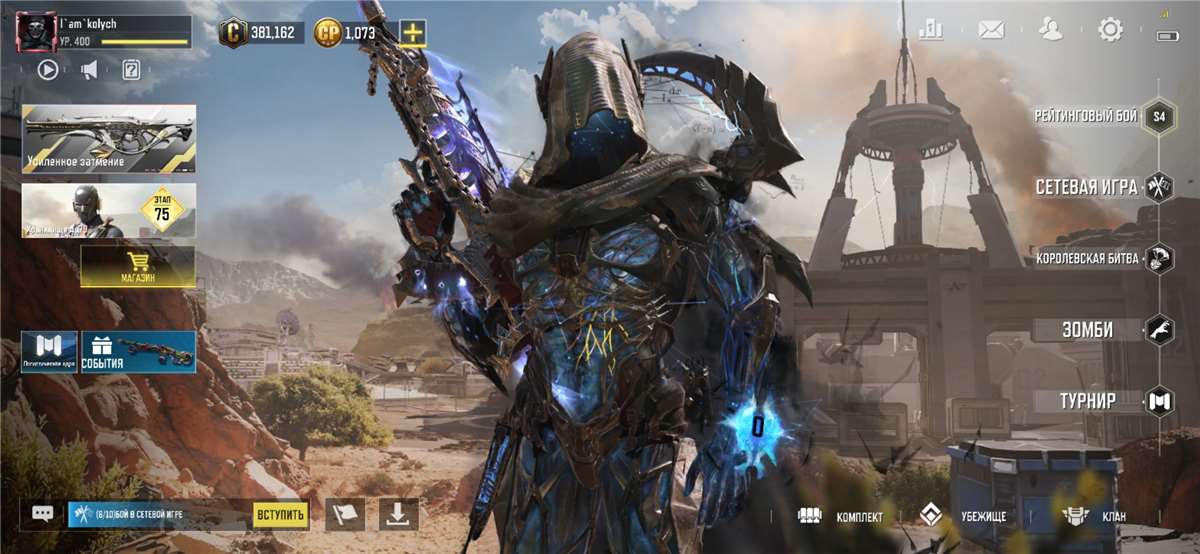Add more CP with the plus button
The height and width of the screenshot is (554, 1200).
[413, 33]
